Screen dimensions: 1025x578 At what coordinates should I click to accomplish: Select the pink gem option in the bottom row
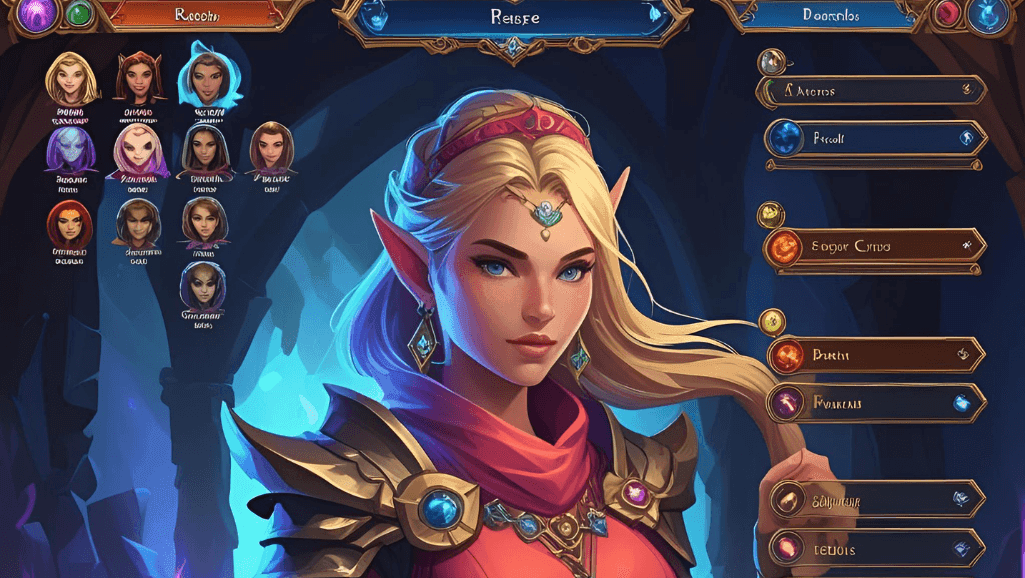coord(875,548)
